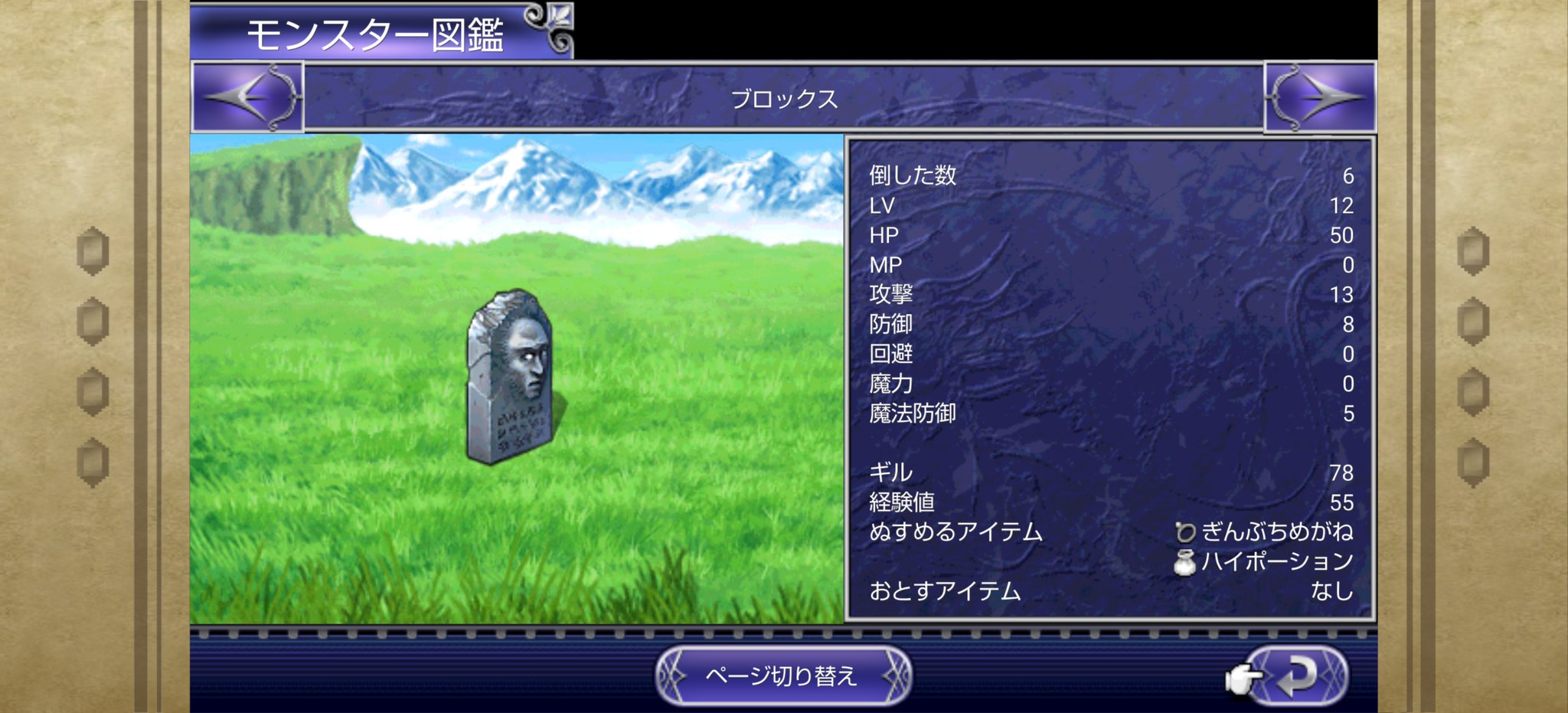Click the ギル value showing 78
1568x713 pixels.
pos(1341,473)
